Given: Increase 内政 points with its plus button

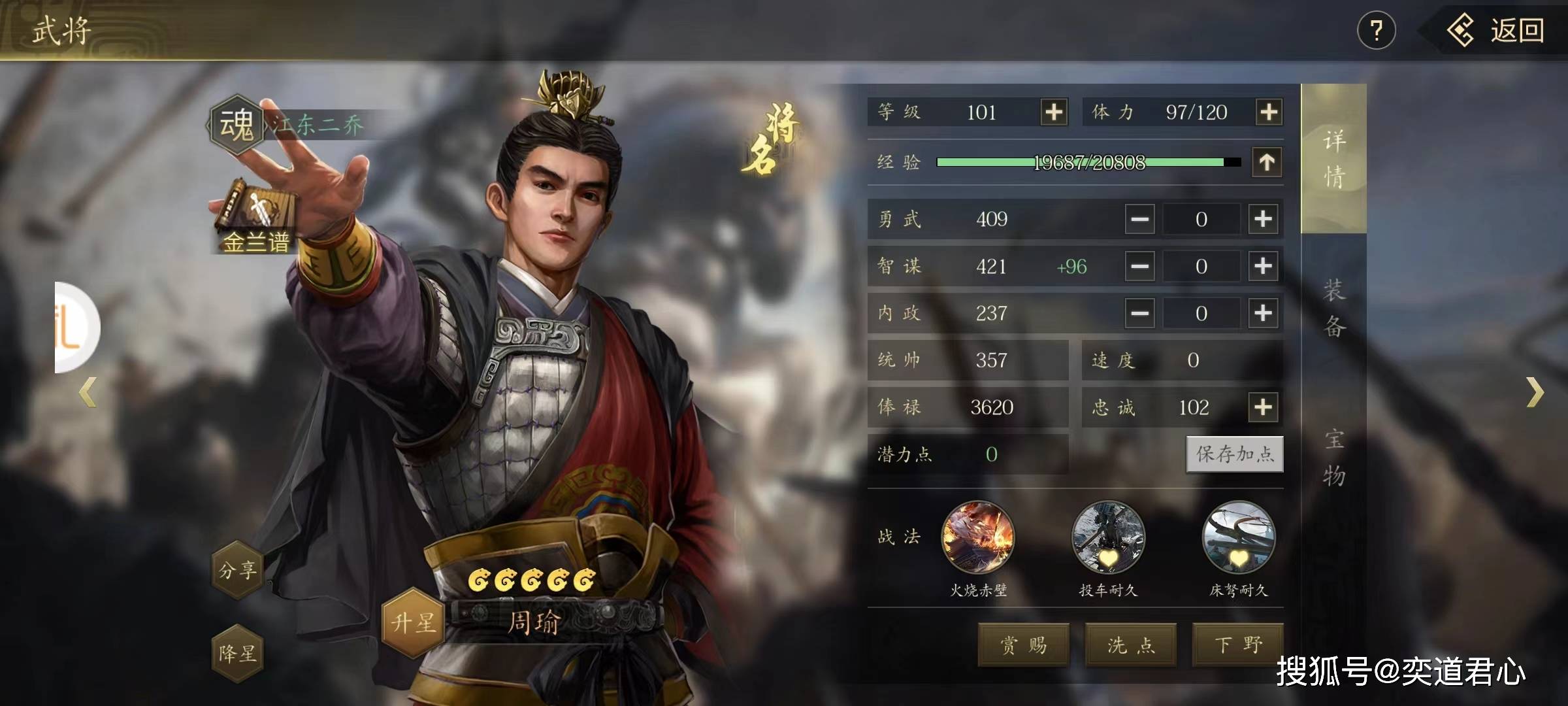Looking at the screenshot, I should coord(1263,313).
